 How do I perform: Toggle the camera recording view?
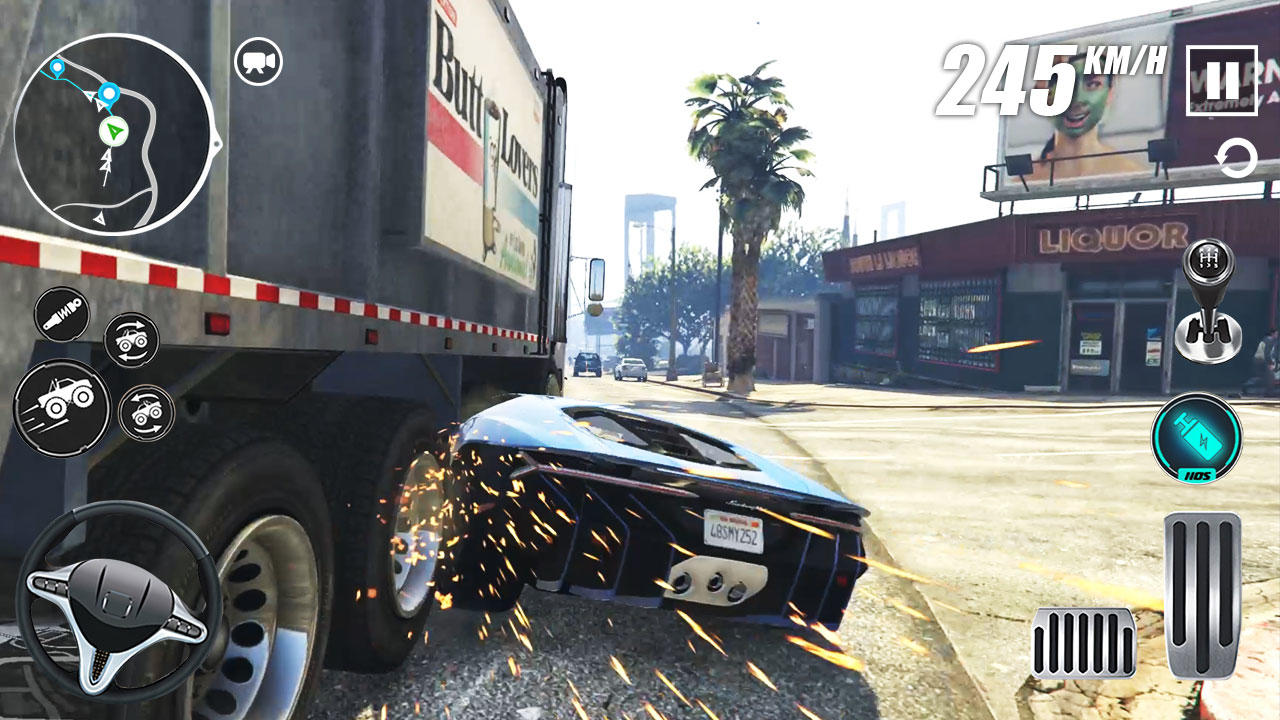pos(258,60)
